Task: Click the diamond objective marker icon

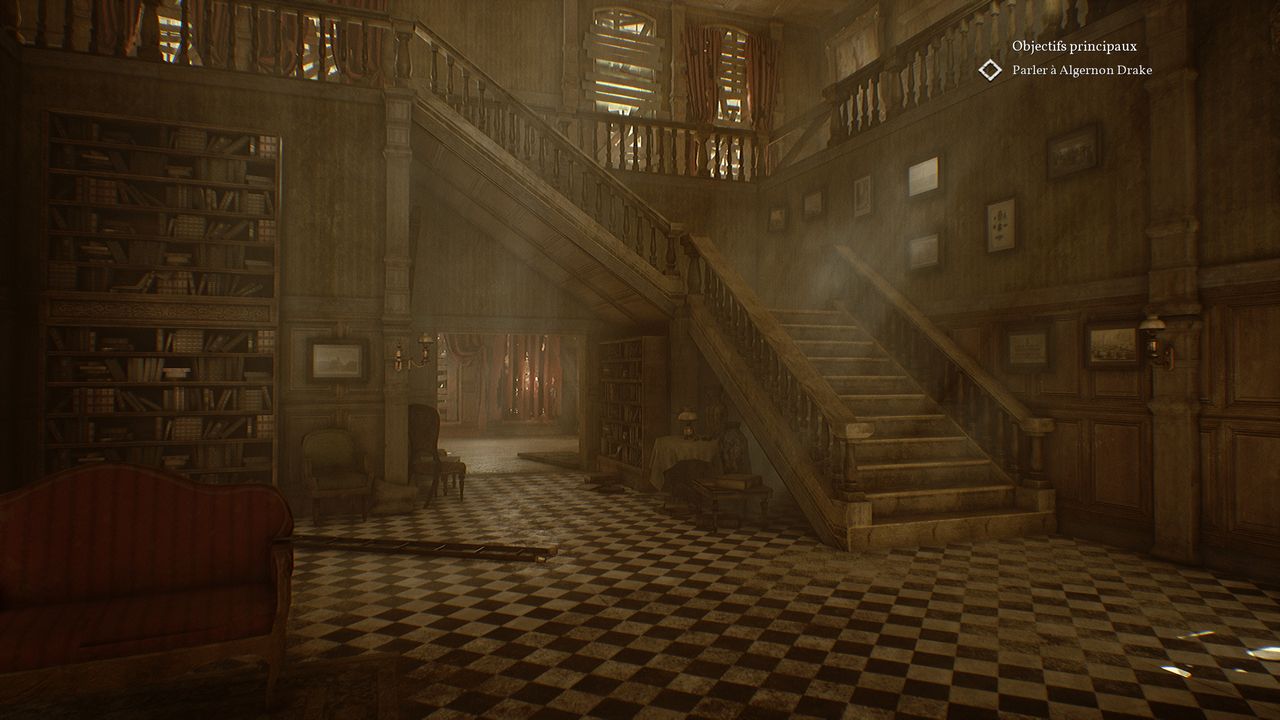Action: 990,70
